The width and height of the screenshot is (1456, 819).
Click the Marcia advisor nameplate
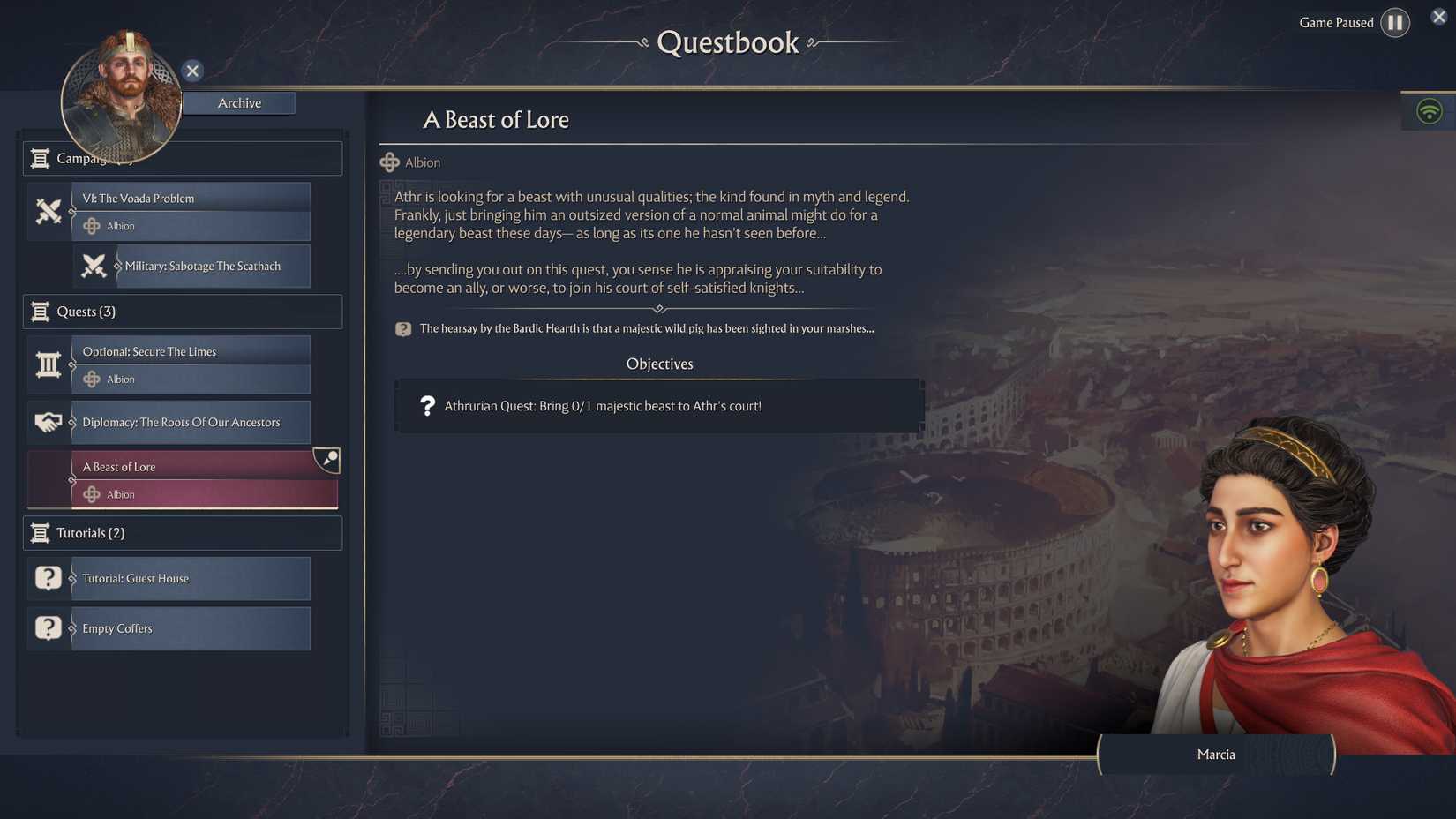click(1216, 755)
